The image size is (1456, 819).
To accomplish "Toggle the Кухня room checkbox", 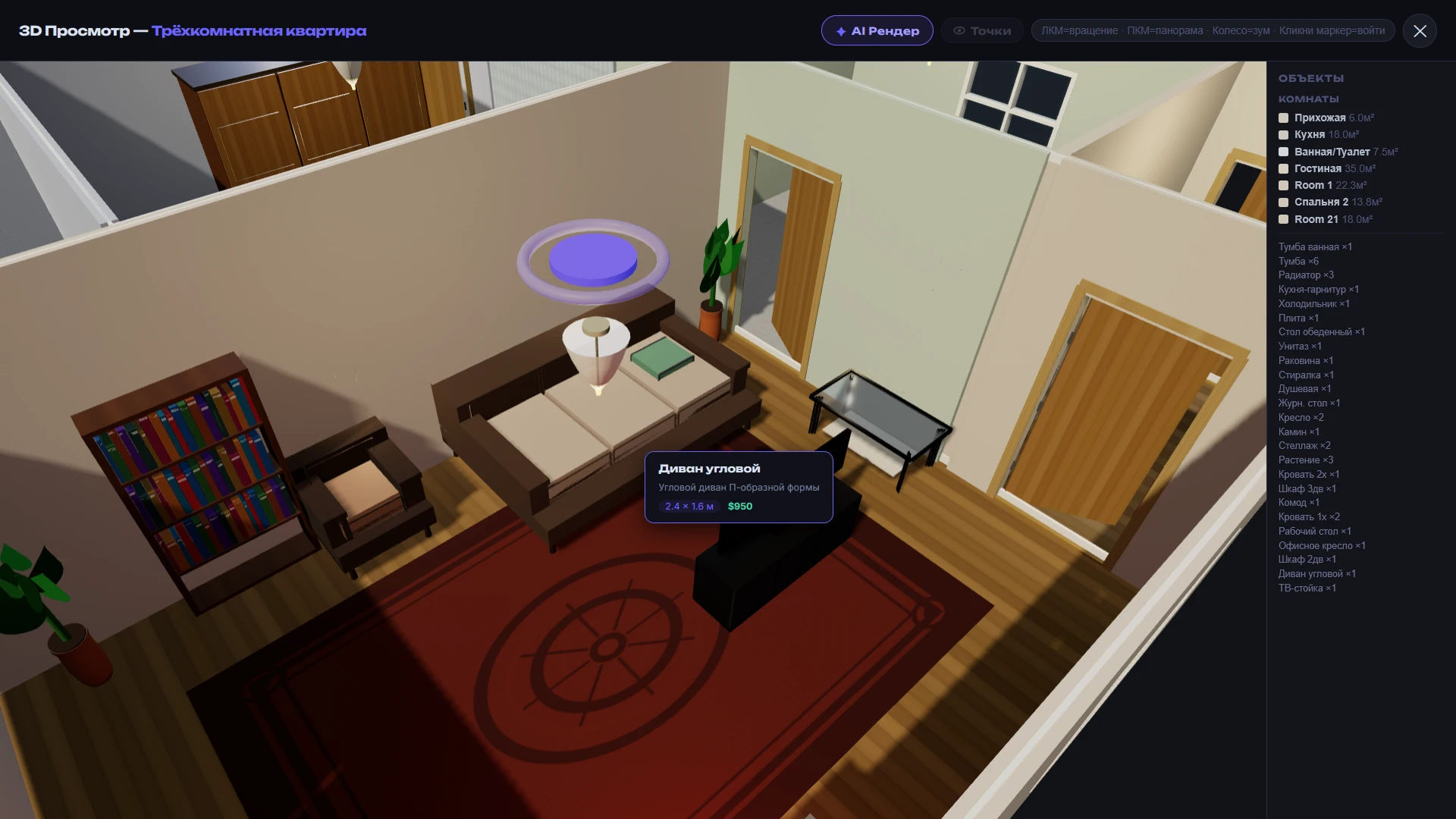I will (x=1283, y=134).
